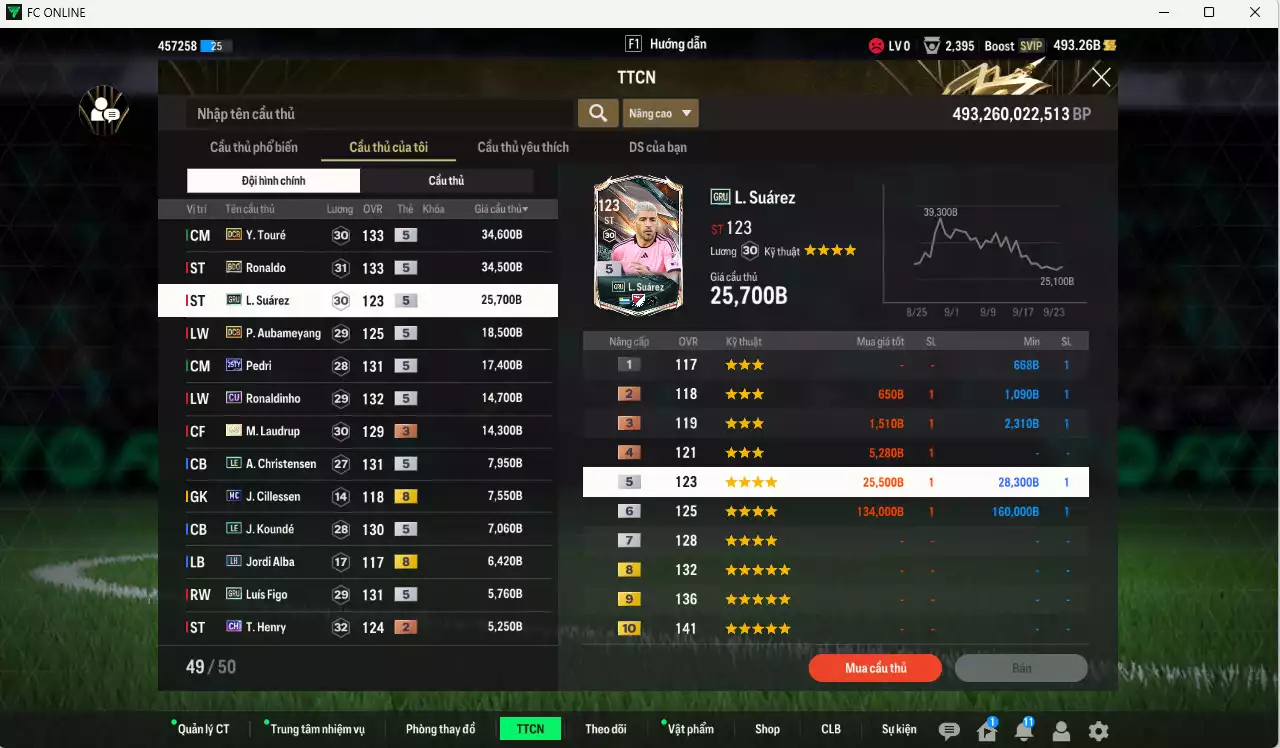Screen dimensions: 1280x748
Task: Open the Nâng cao filter dropdown
Action: [x=660, y=113]
